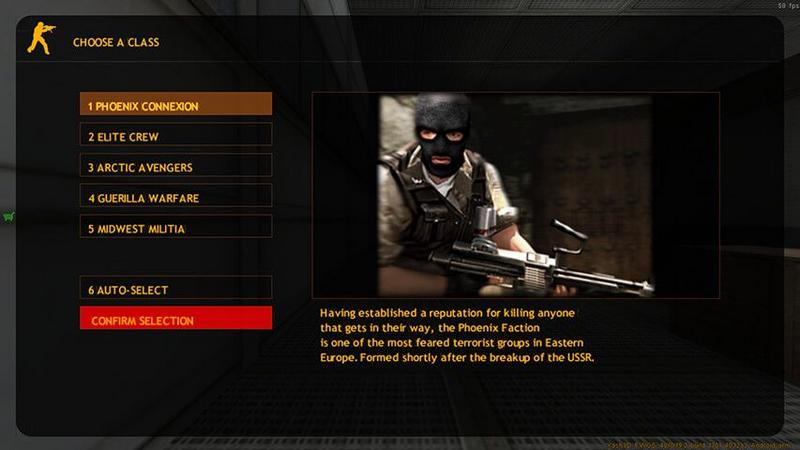Choose the Elite Crew class
Viewport: 800px width, 450px height.
pos(176,135)
